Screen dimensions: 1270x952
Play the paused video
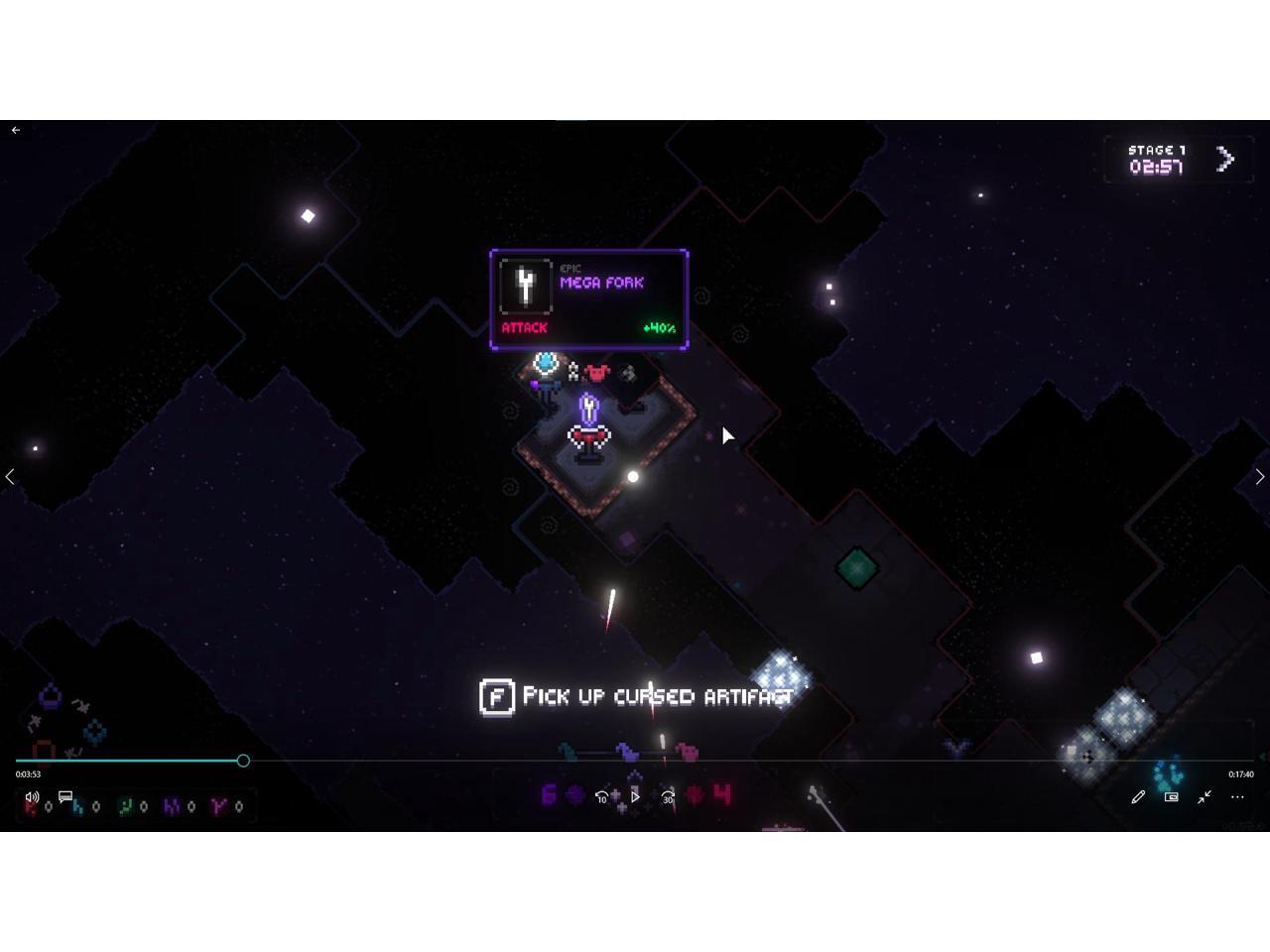[x=635, y=796]
